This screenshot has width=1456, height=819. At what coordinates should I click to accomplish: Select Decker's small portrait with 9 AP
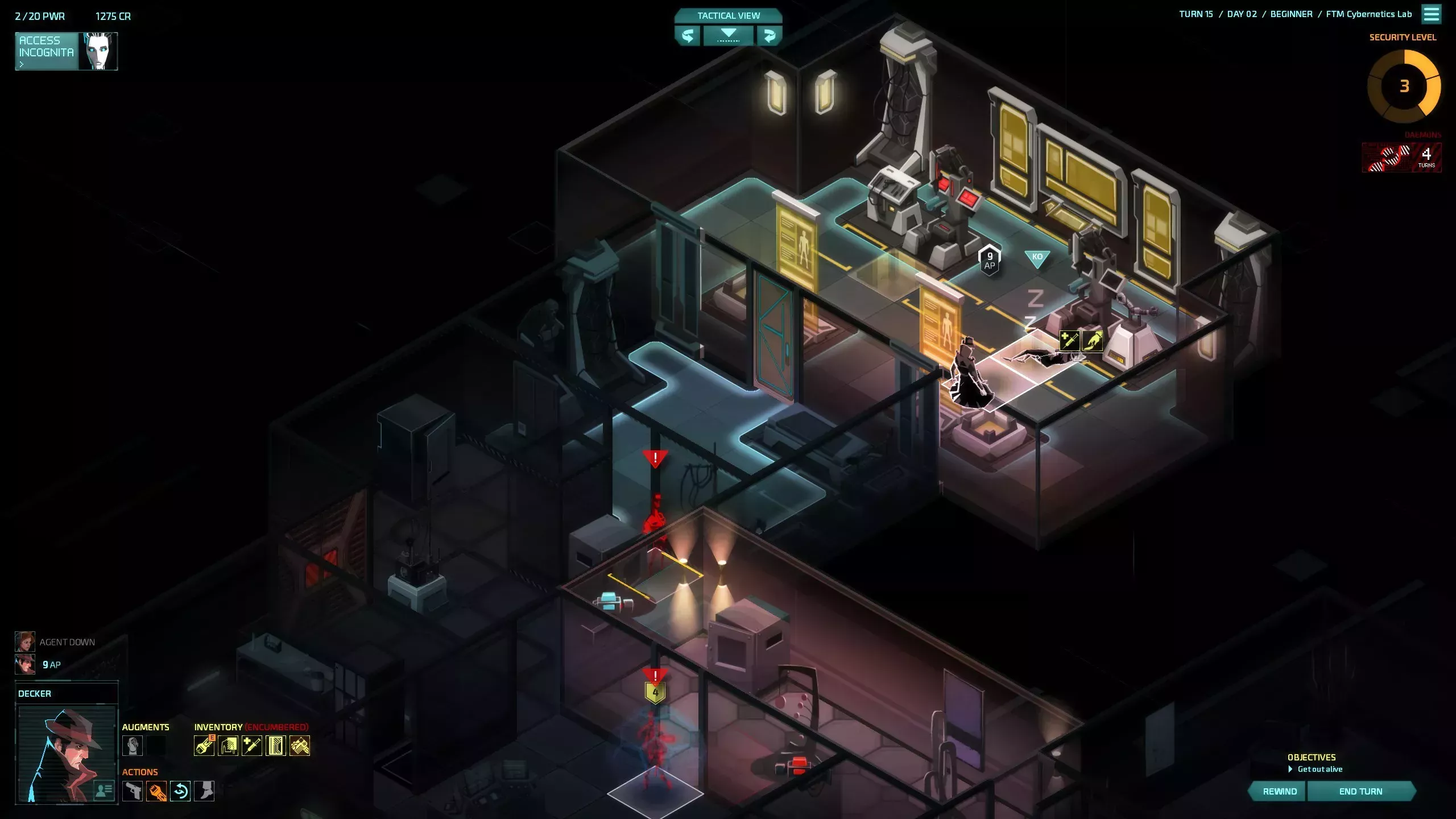(25, 664)
